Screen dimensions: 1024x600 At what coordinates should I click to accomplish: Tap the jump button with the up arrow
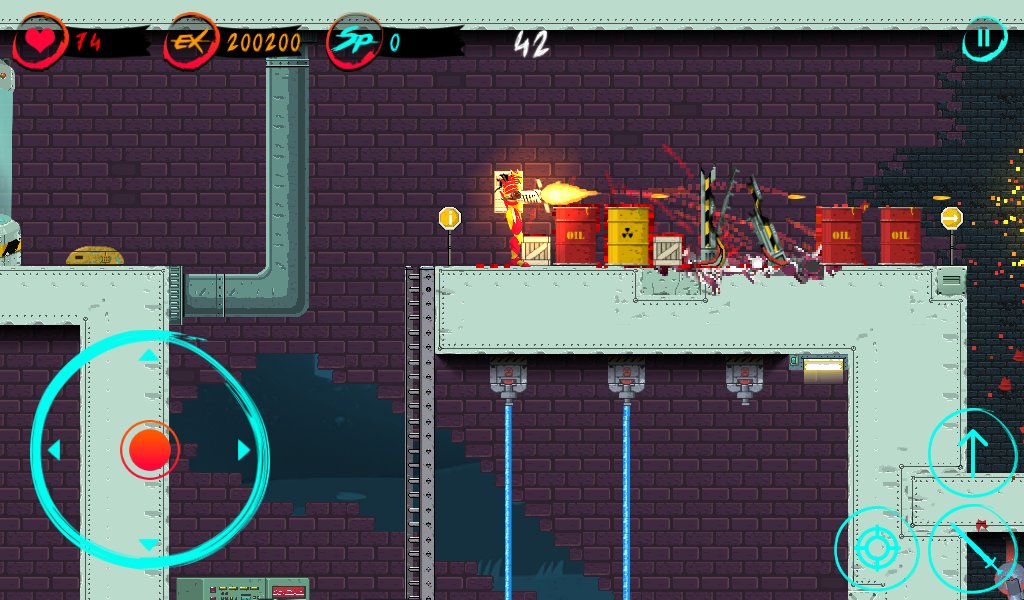click(973, 453)
